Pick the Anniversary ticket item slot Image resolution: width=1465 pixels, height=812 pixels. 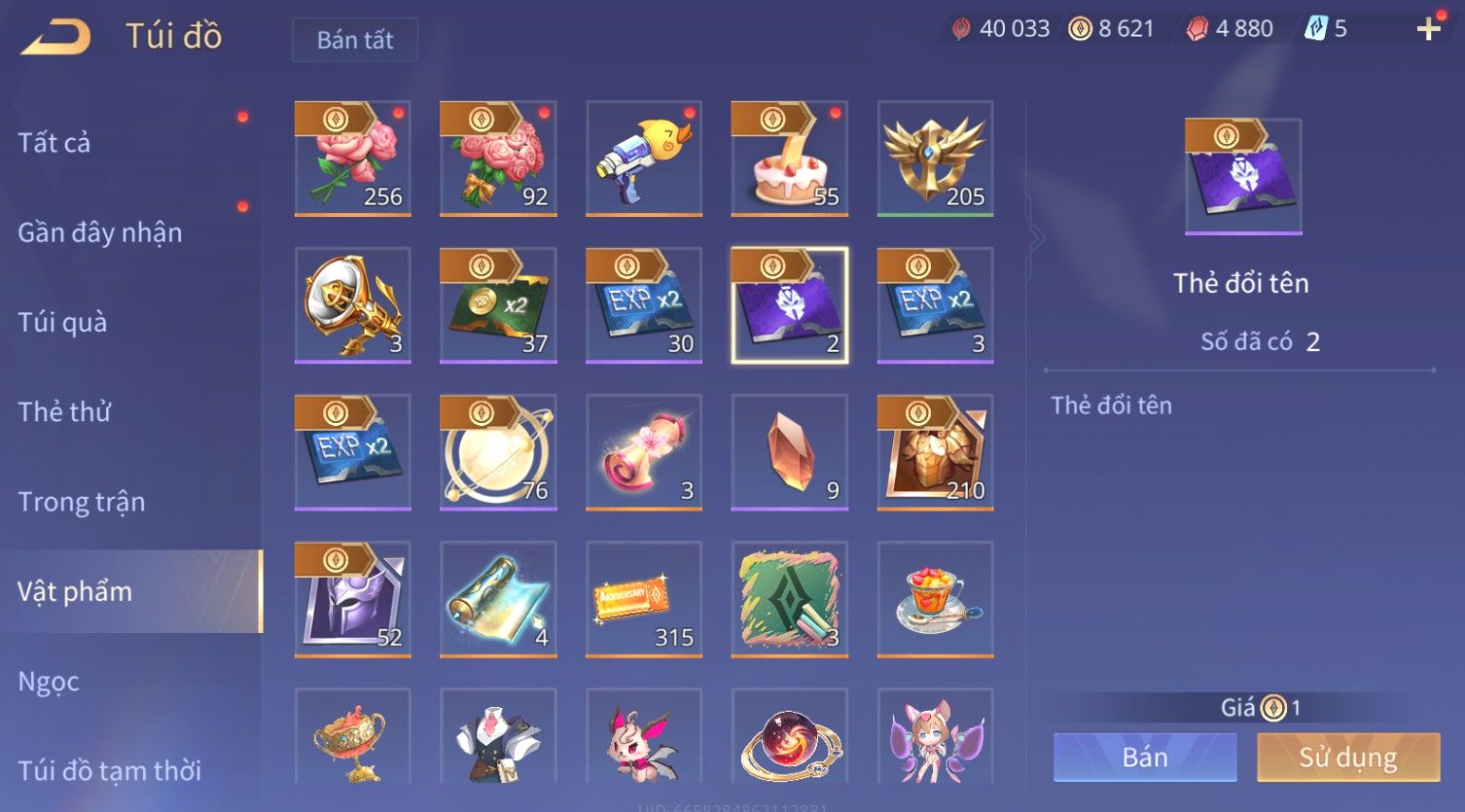pos(644,599)
